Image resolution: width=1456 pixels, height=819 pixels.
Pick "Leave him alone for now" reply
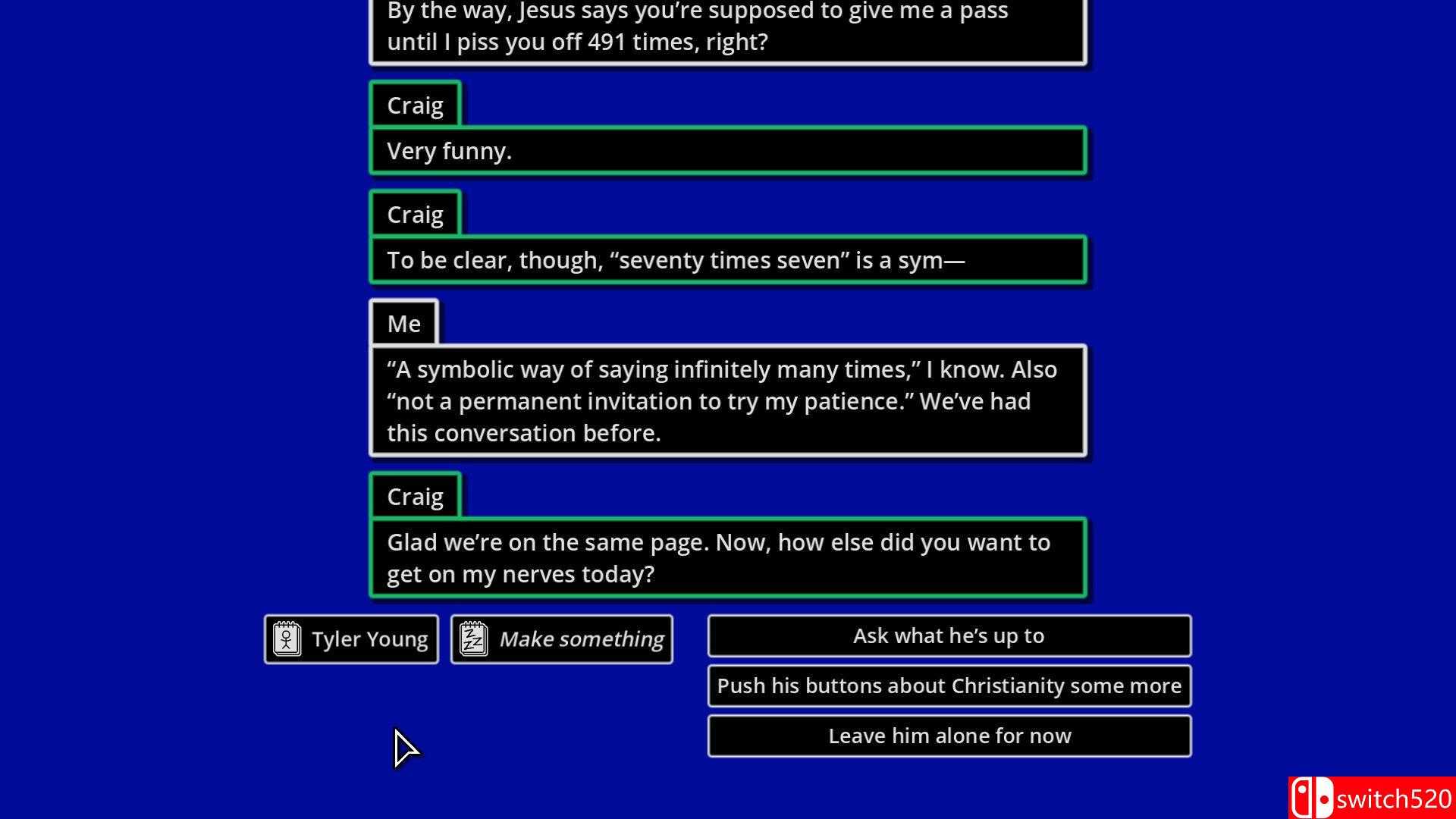pos(949,736)
